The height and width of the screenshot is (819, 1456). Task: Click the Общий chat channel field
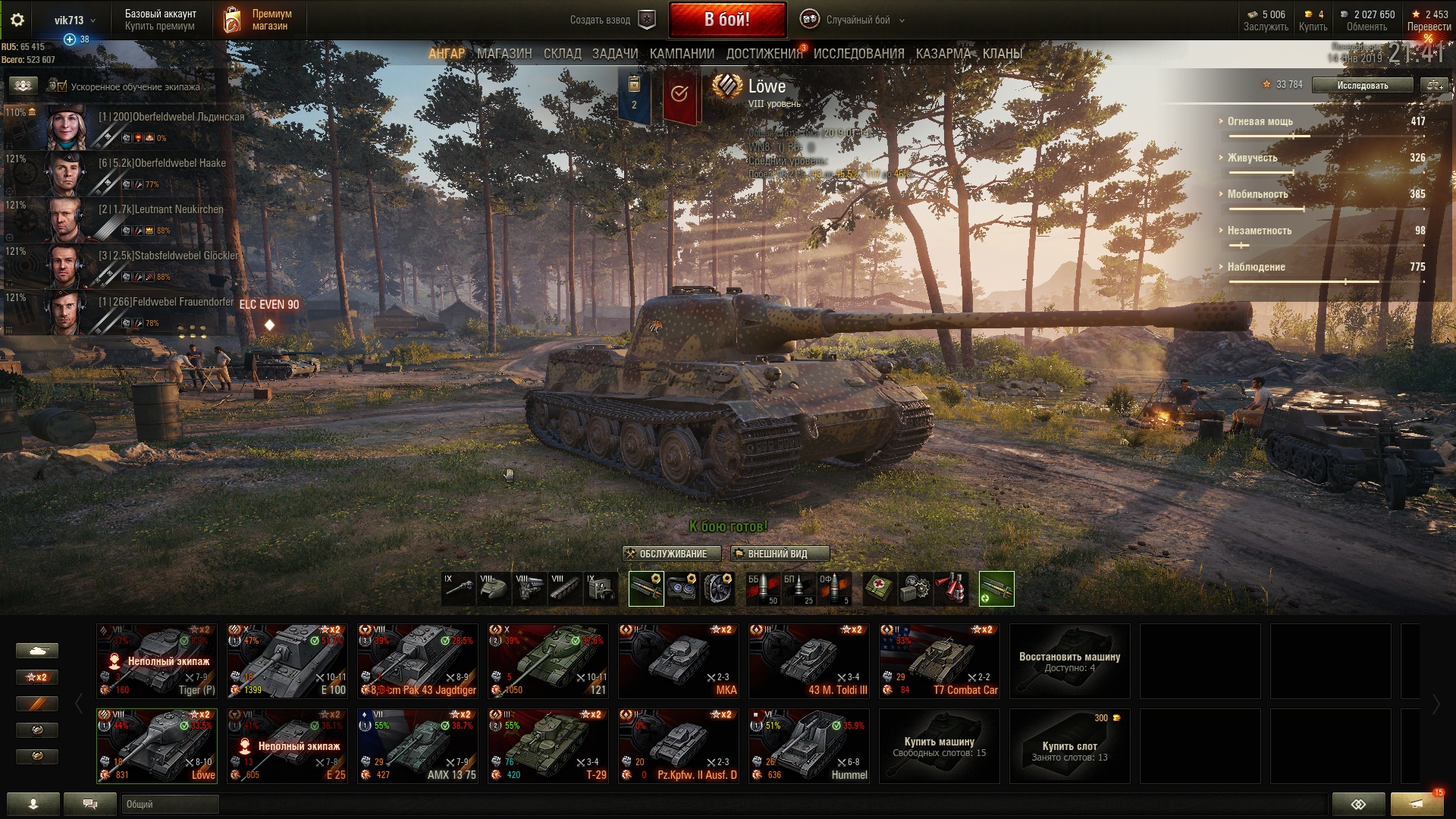coord(170,804)
